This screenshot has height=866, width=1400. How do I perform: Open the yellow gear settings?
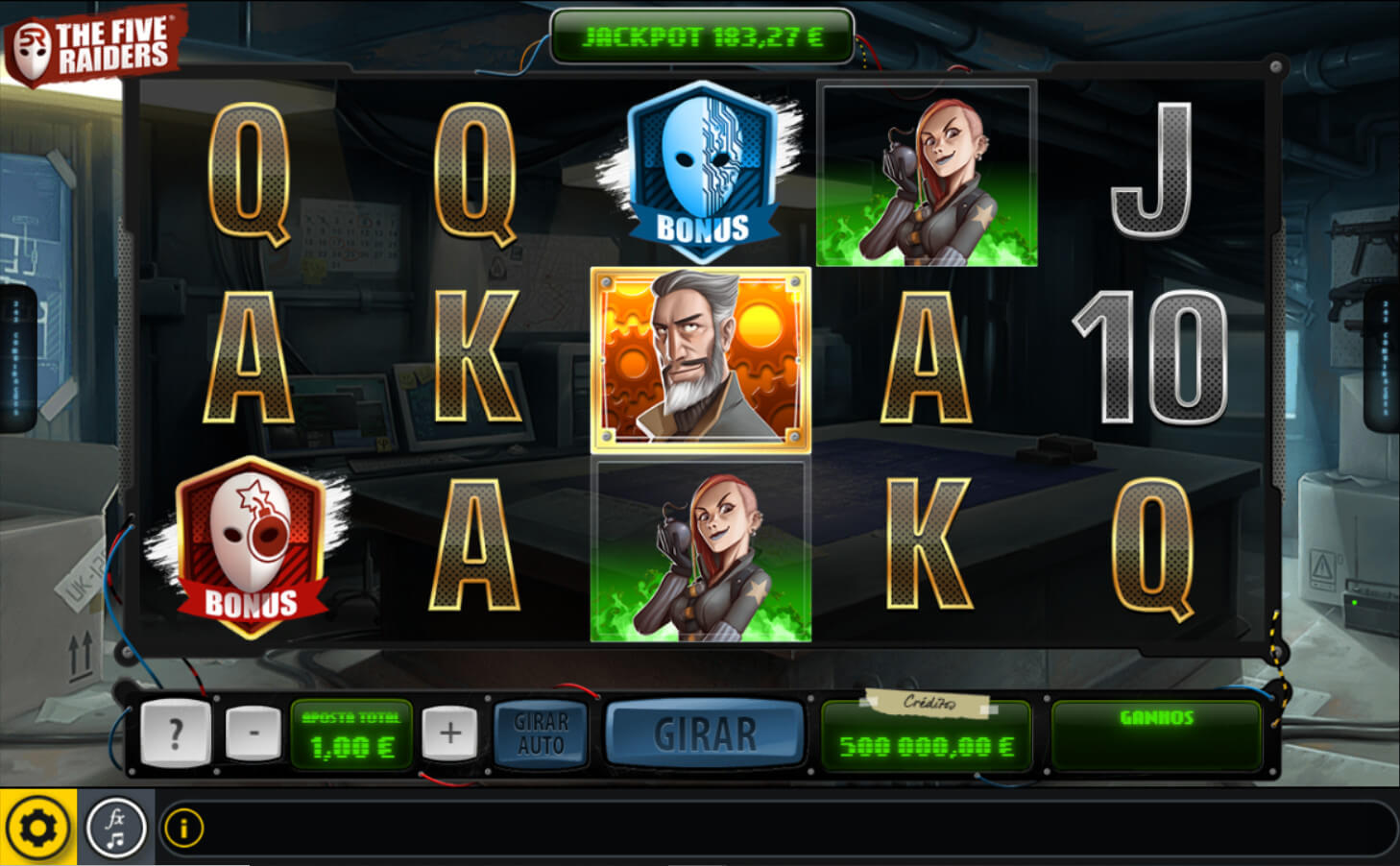click(x=38, y=828)
